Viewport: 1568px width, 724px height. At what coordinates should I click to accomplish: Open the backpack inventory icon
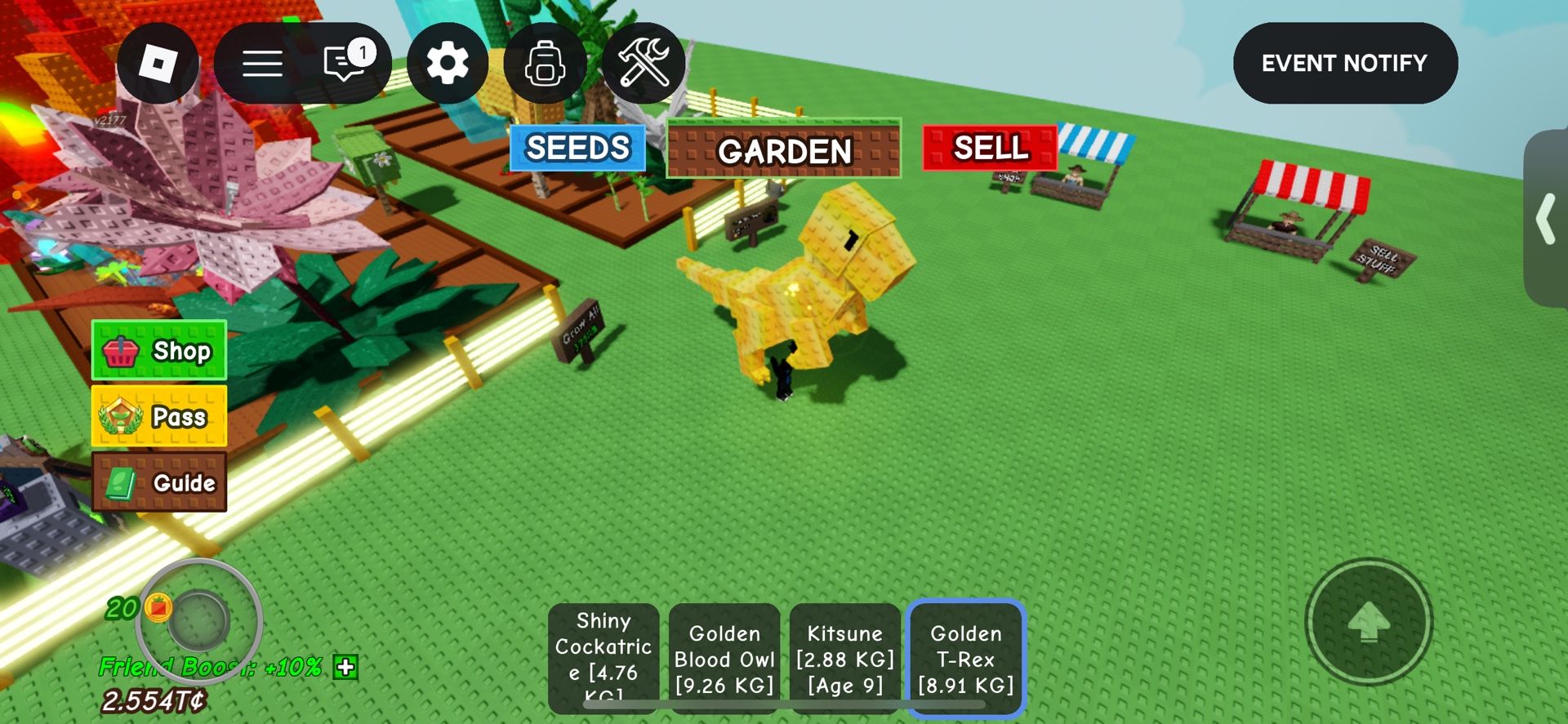coord(546,63)
